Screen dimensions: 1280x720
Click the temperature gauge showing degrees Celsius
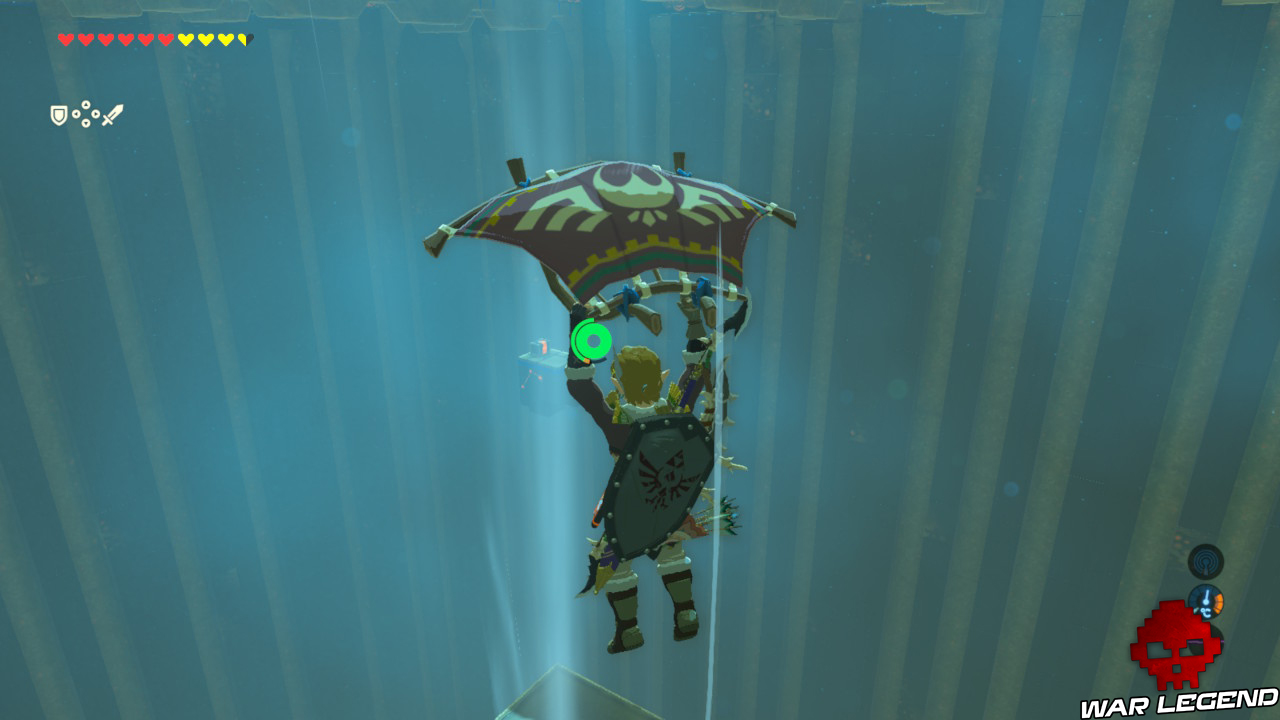(1207, 602)
